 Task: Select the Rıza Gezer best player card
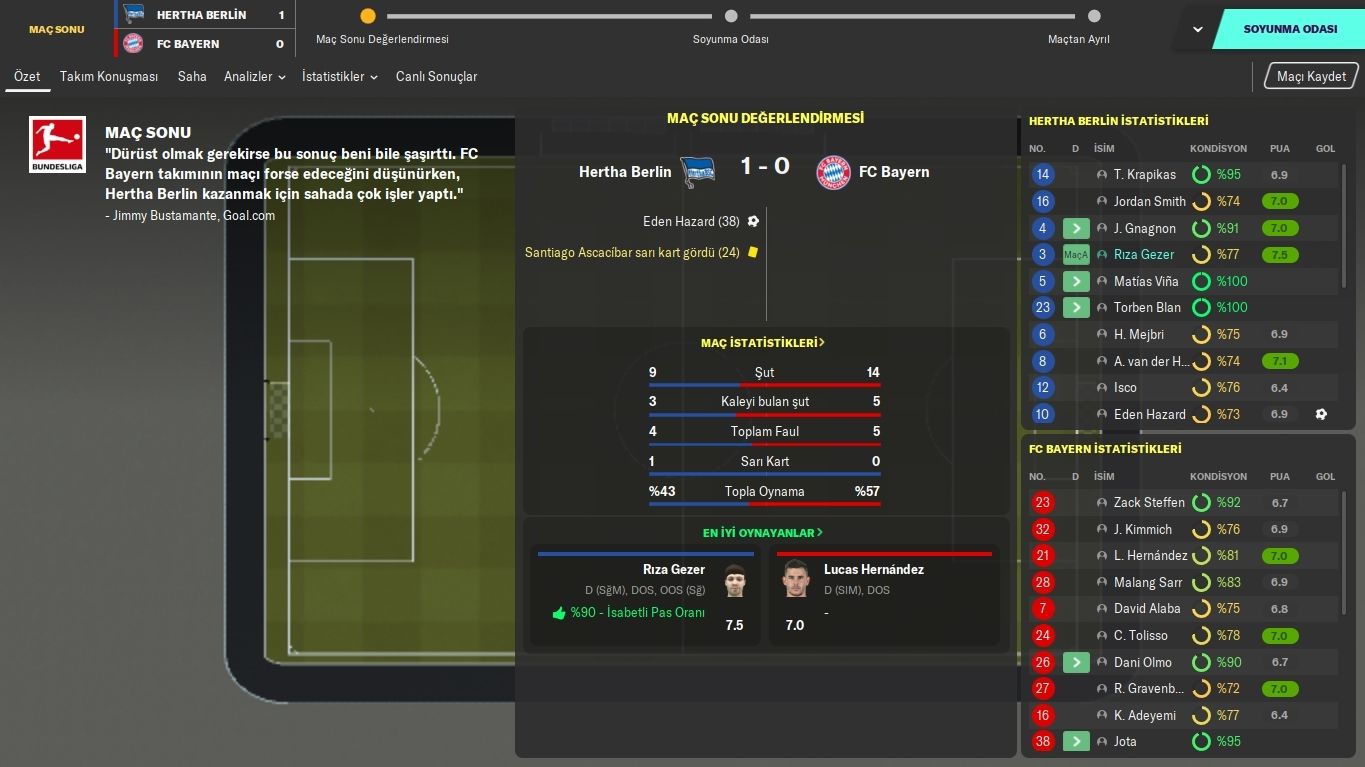[x=645, y=595]
